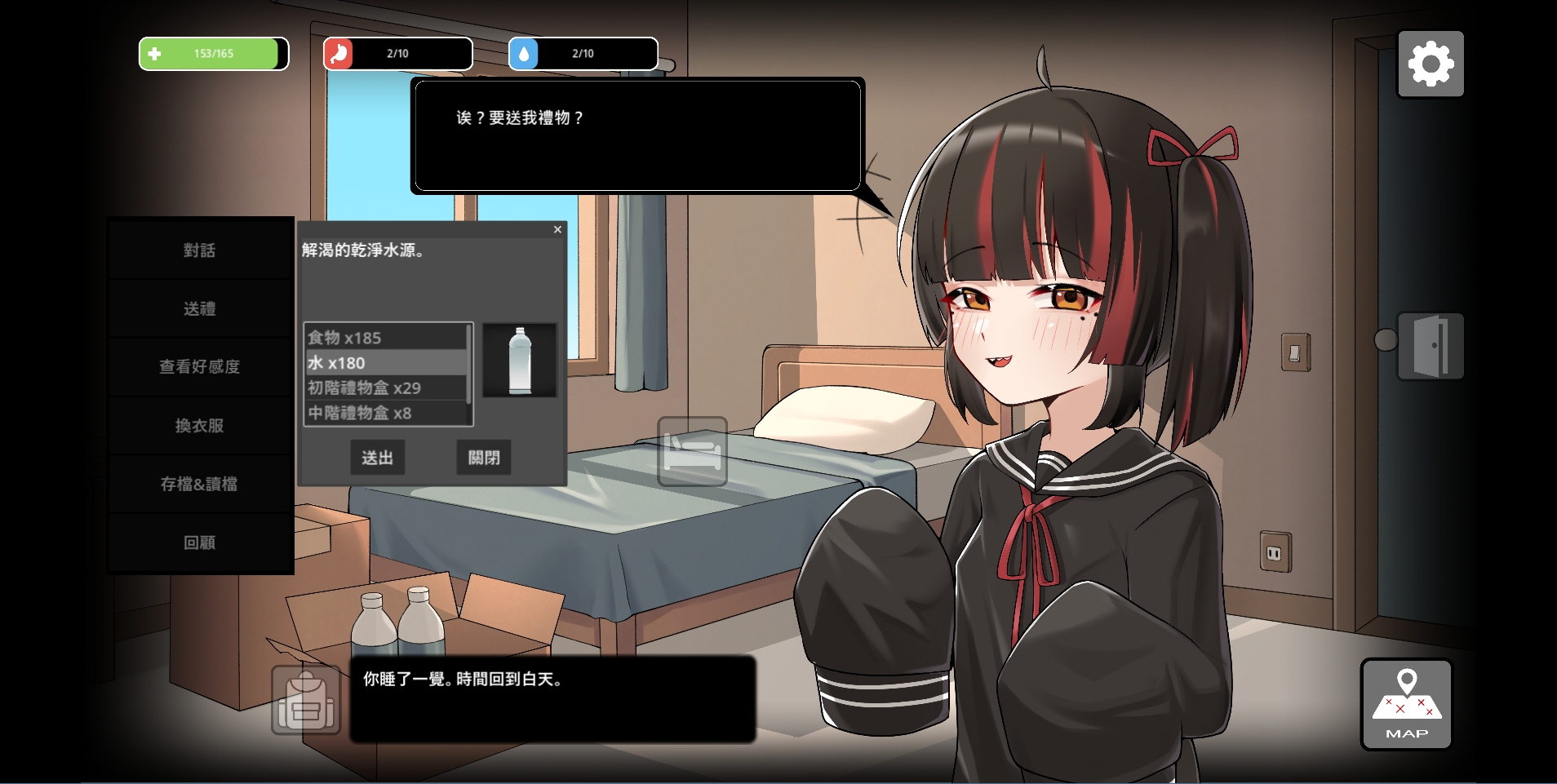This screenshot has width=1557, height=784.
Task: Close the gift panel with the X
Action: 557,230
